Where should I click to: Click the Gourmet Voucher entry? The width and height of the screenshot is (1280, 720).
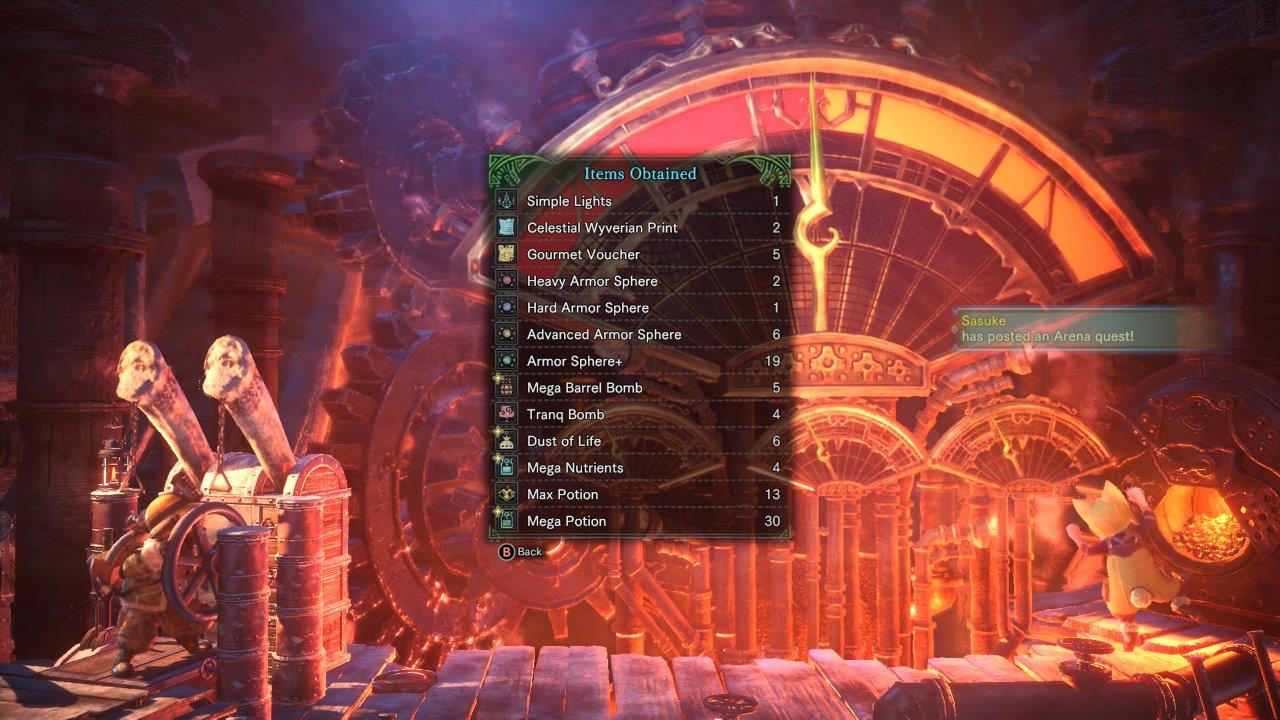tap(639, 254)
